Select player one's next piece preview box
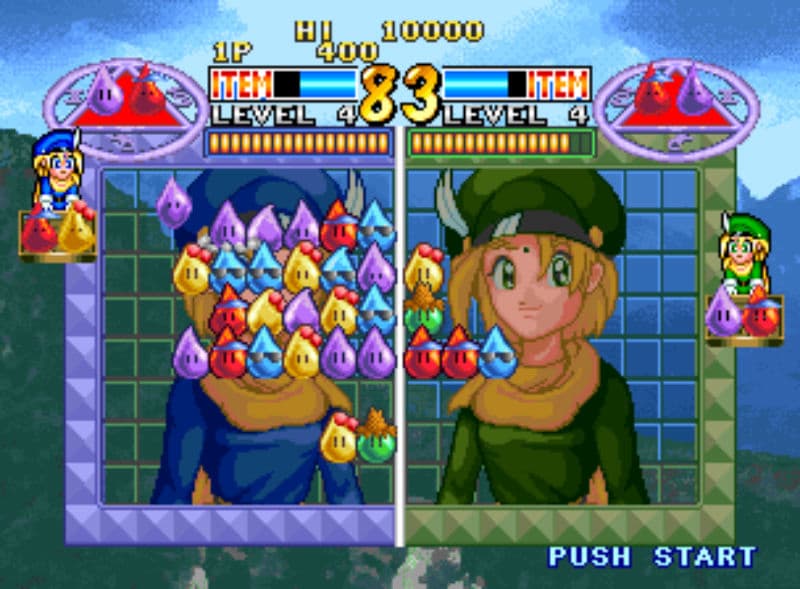The width and height of the screenshot is (800, 589). 57,232
